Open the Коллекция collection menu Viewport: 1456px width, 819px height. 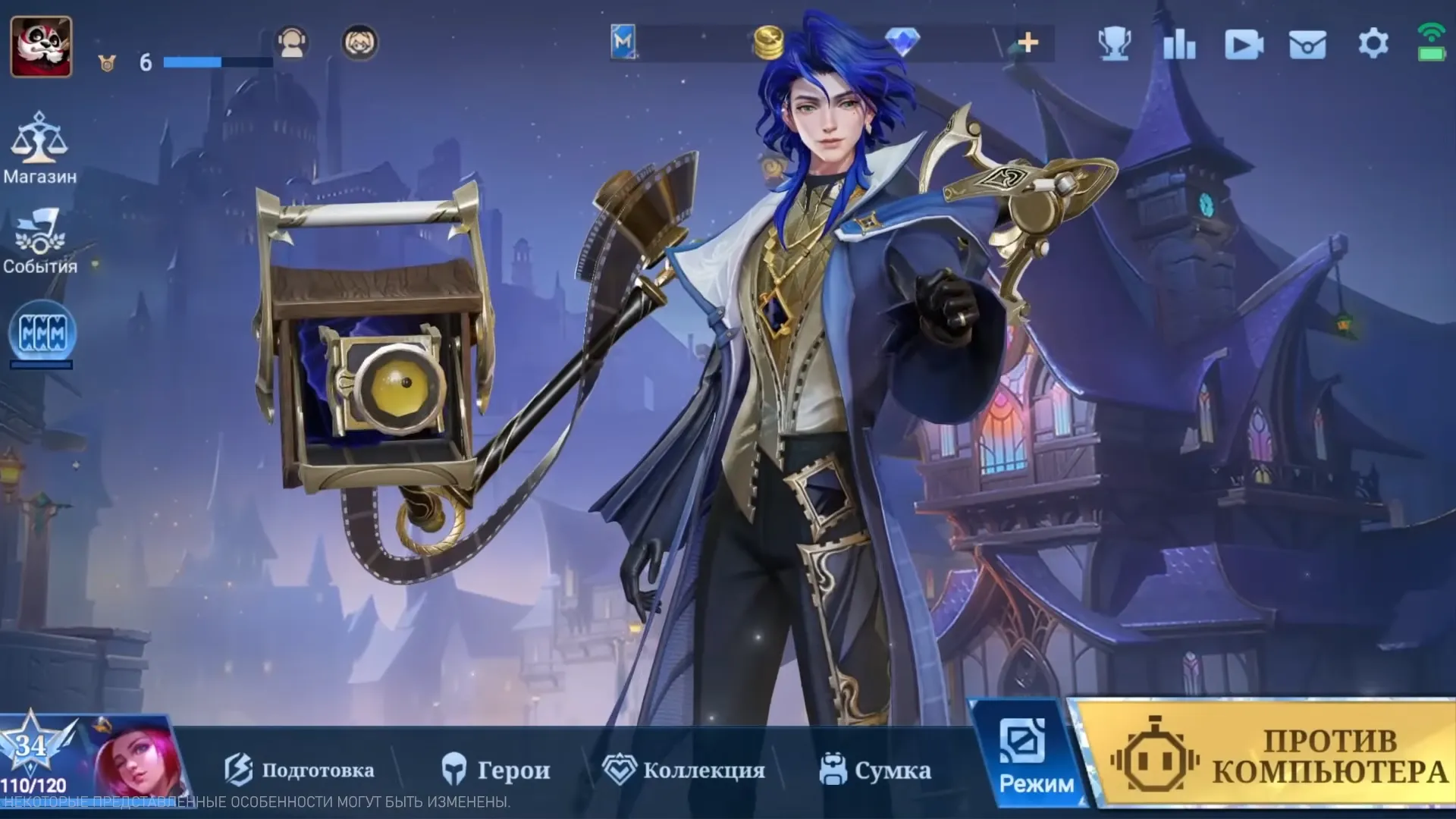(684, 770)
